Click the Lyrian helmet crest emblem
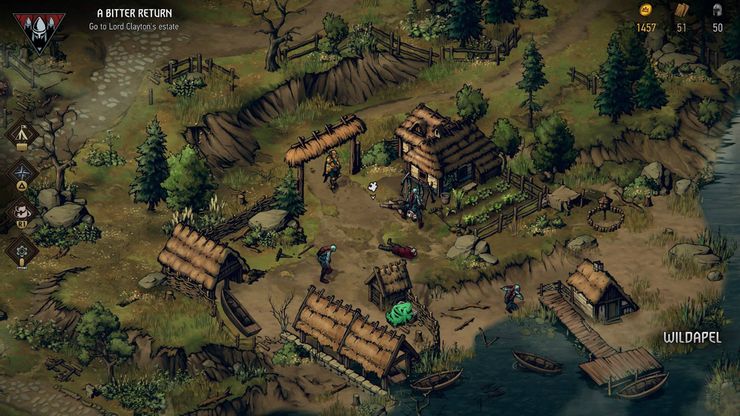Image resolution: width=740 pixels, height=416 pixels. [x=39, y=30]
